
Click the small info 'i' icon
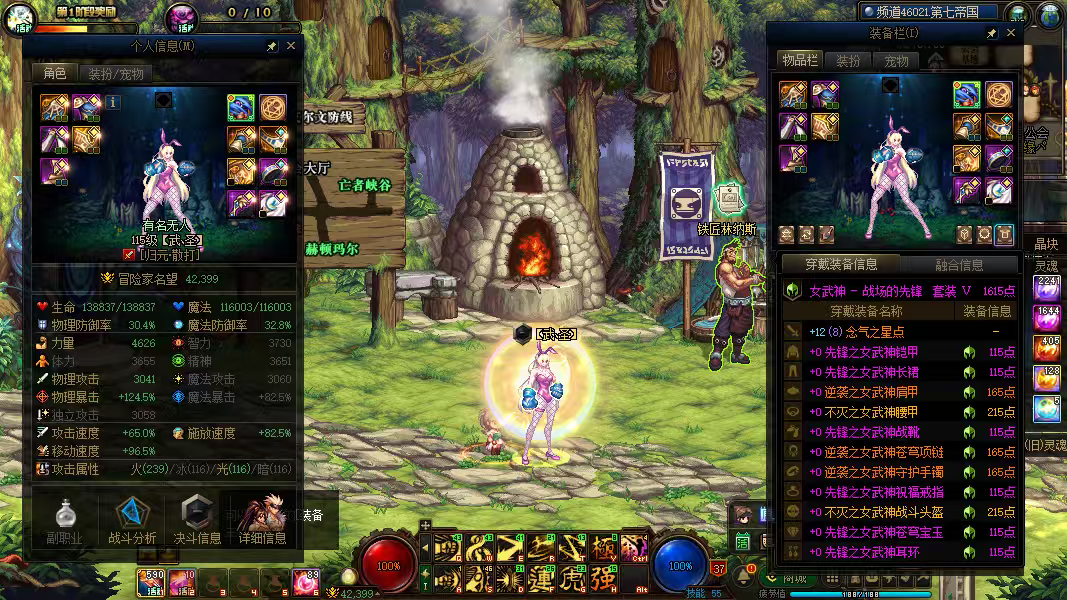point(113,101)
